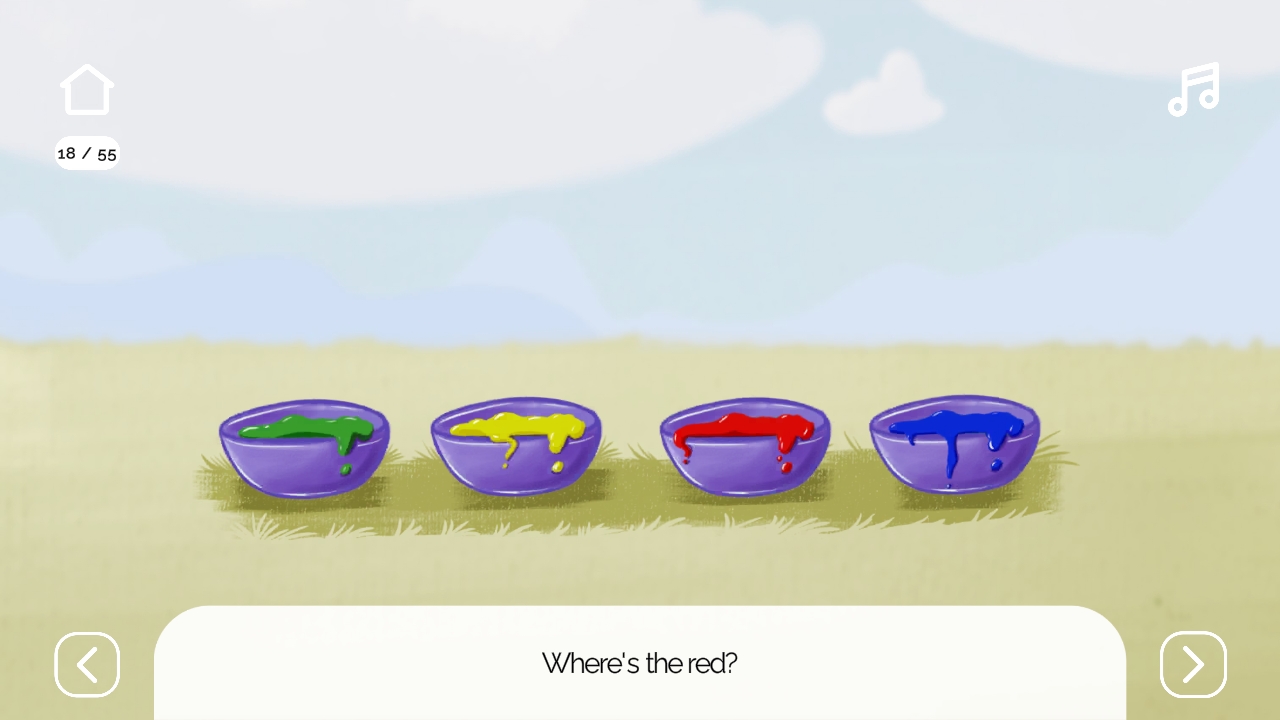This screenshot has height=720, width=1280.
Task: Click the 18 / 55 progress badge
Action: [87, 153]
